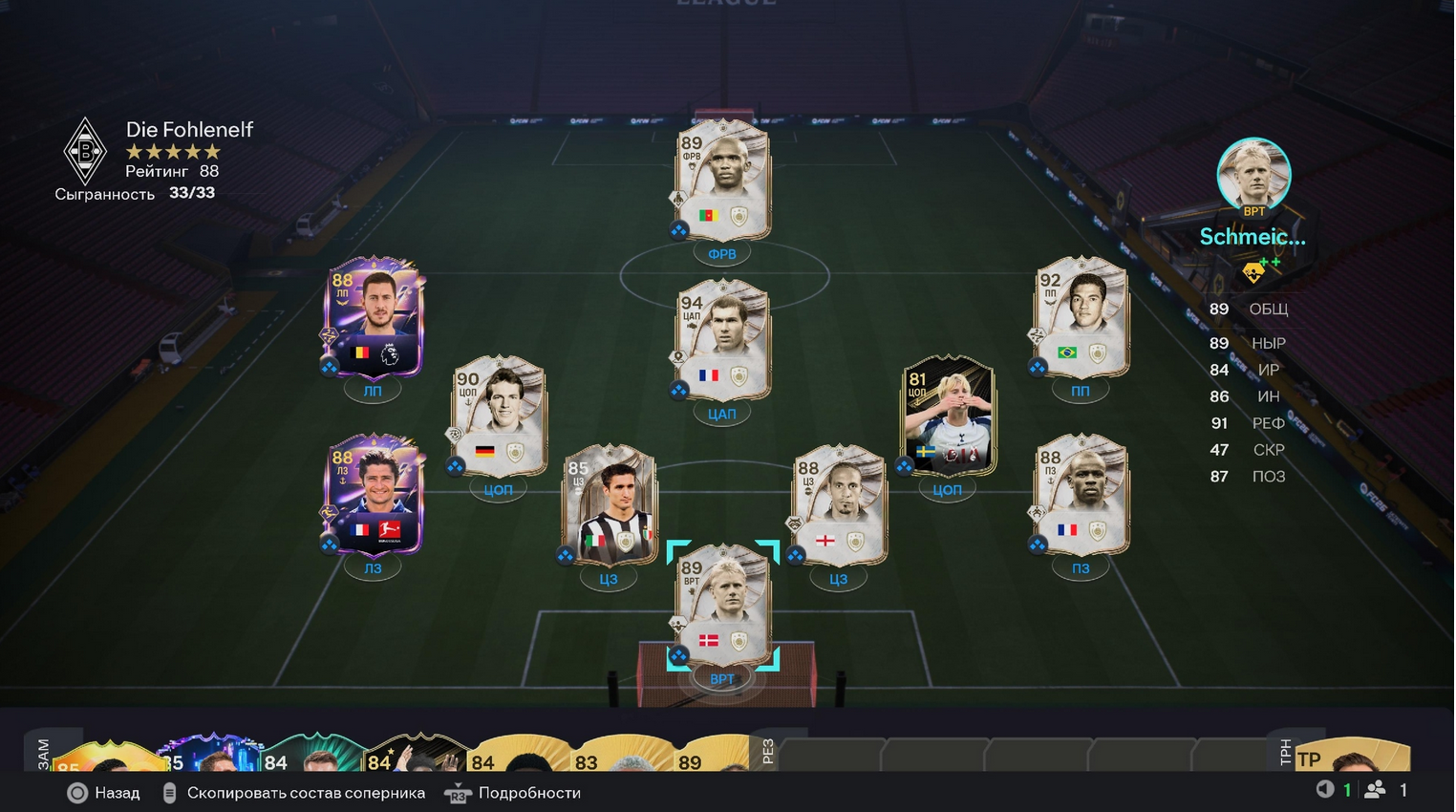Image resolution: width=1456 pixels, height=812 pixels.
Task: Click the Die Fohlenelf club crest
Action: (x=85, y=151)
